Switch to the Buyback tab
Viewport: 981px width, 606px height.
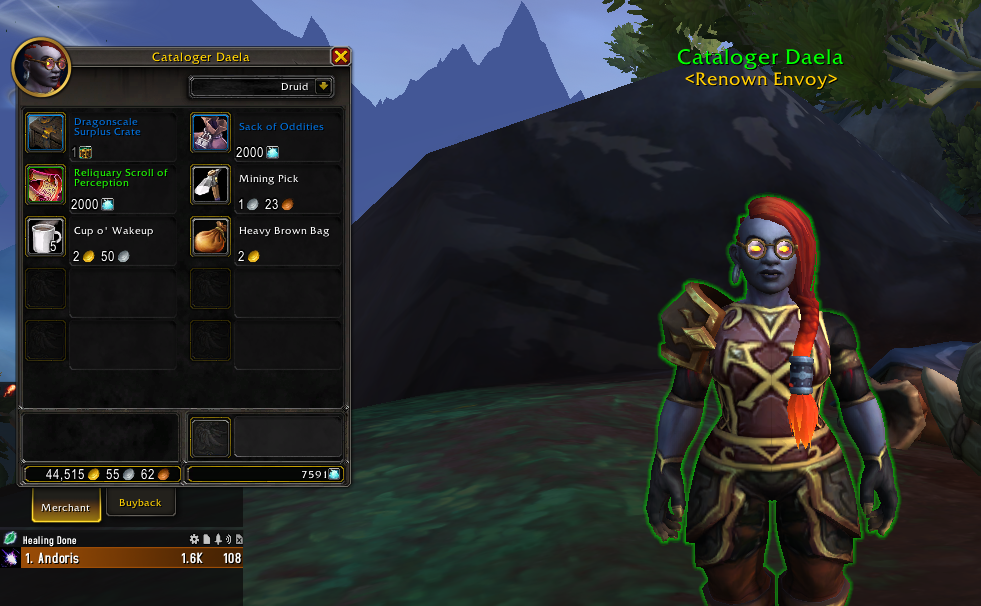(x=140, y=503)
